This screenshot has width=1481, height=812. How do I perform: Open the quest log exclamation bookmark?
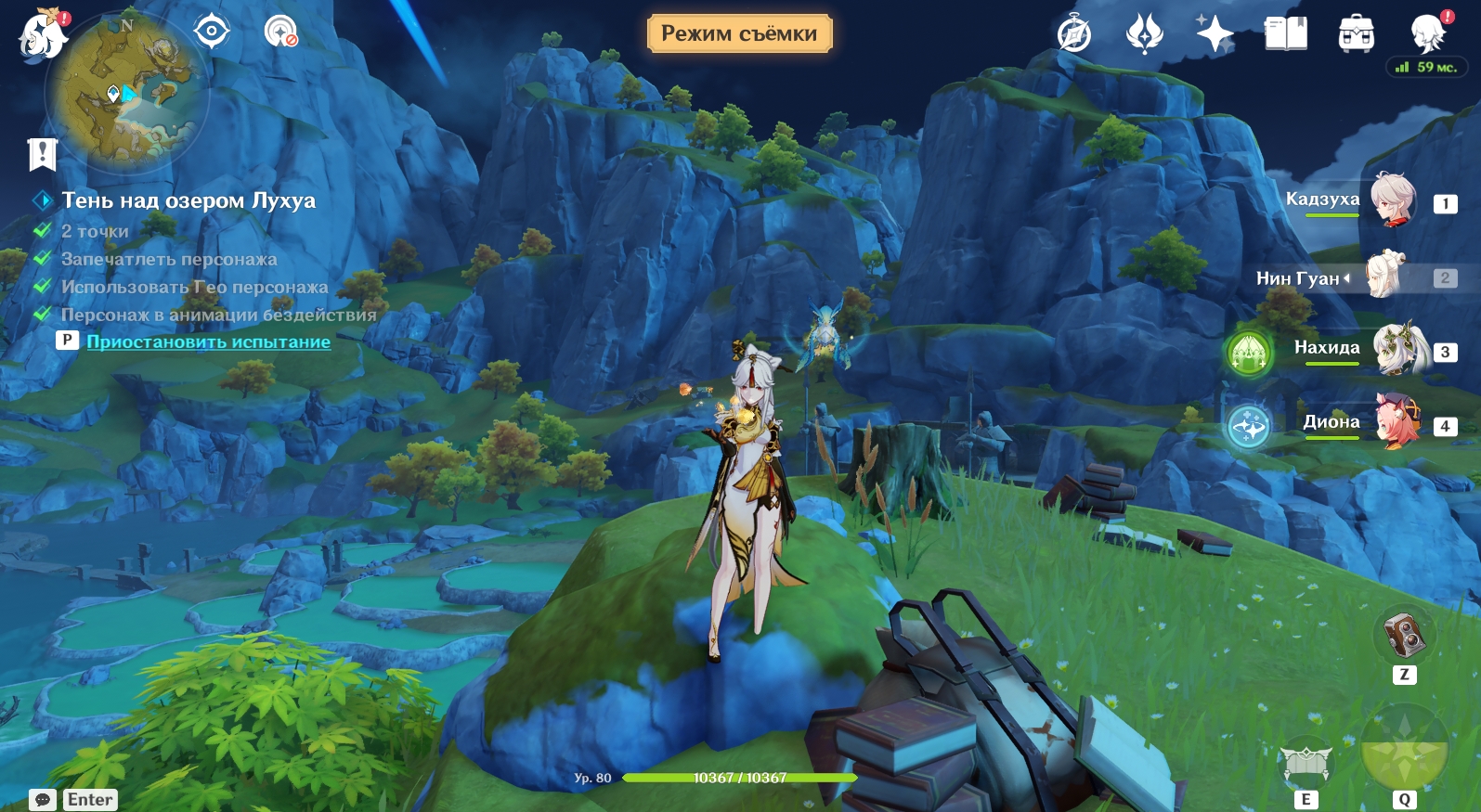click(x=43, y=154)
